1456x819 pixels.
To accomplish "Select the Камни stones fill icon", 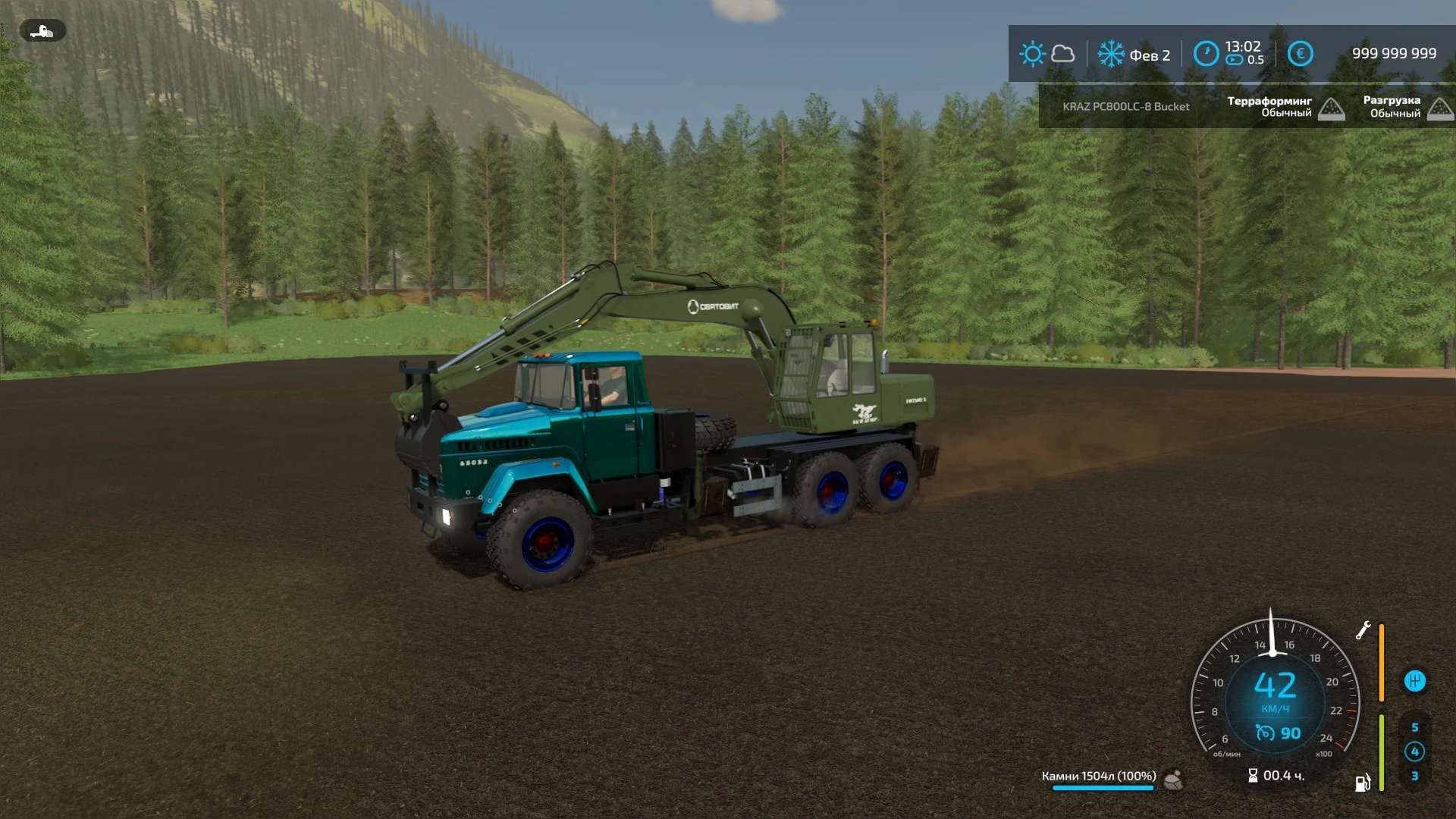I will (x=1173, y=779).
